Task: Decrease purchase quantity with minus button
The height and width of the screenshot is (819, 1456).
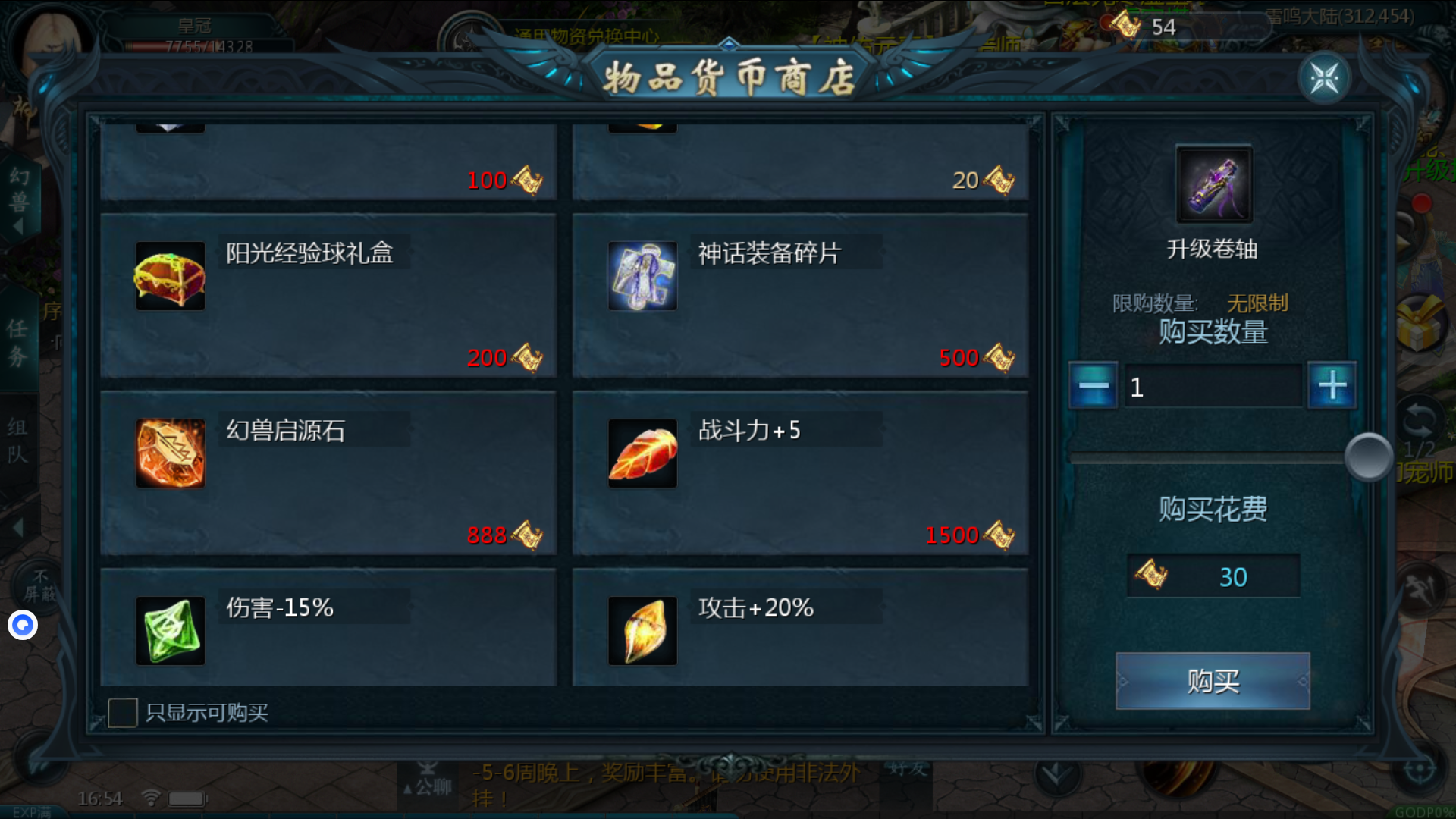Action: [1093, 386]
